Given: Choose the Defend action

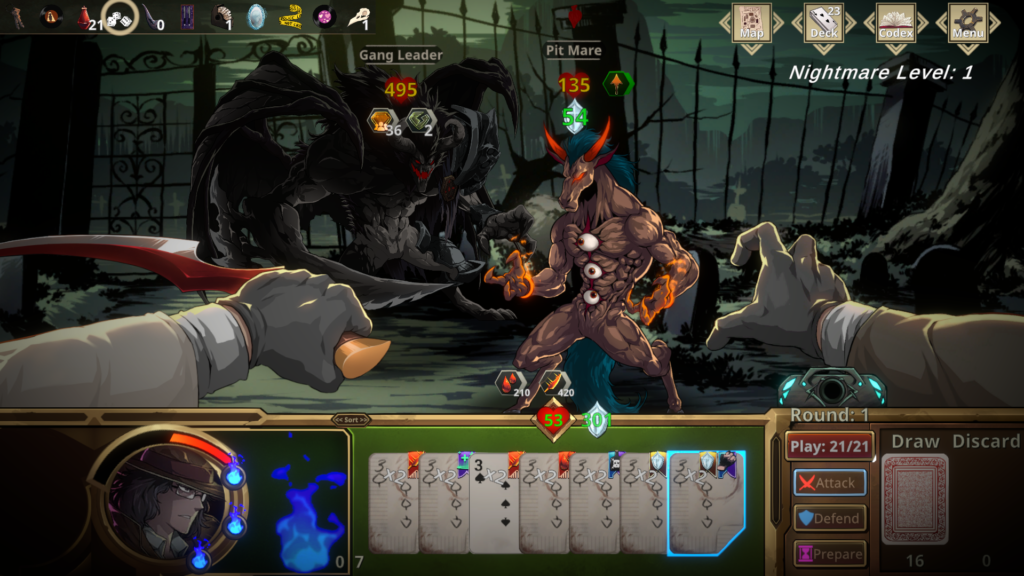Looking at the screenshot, I should click(x=830, y=518).
